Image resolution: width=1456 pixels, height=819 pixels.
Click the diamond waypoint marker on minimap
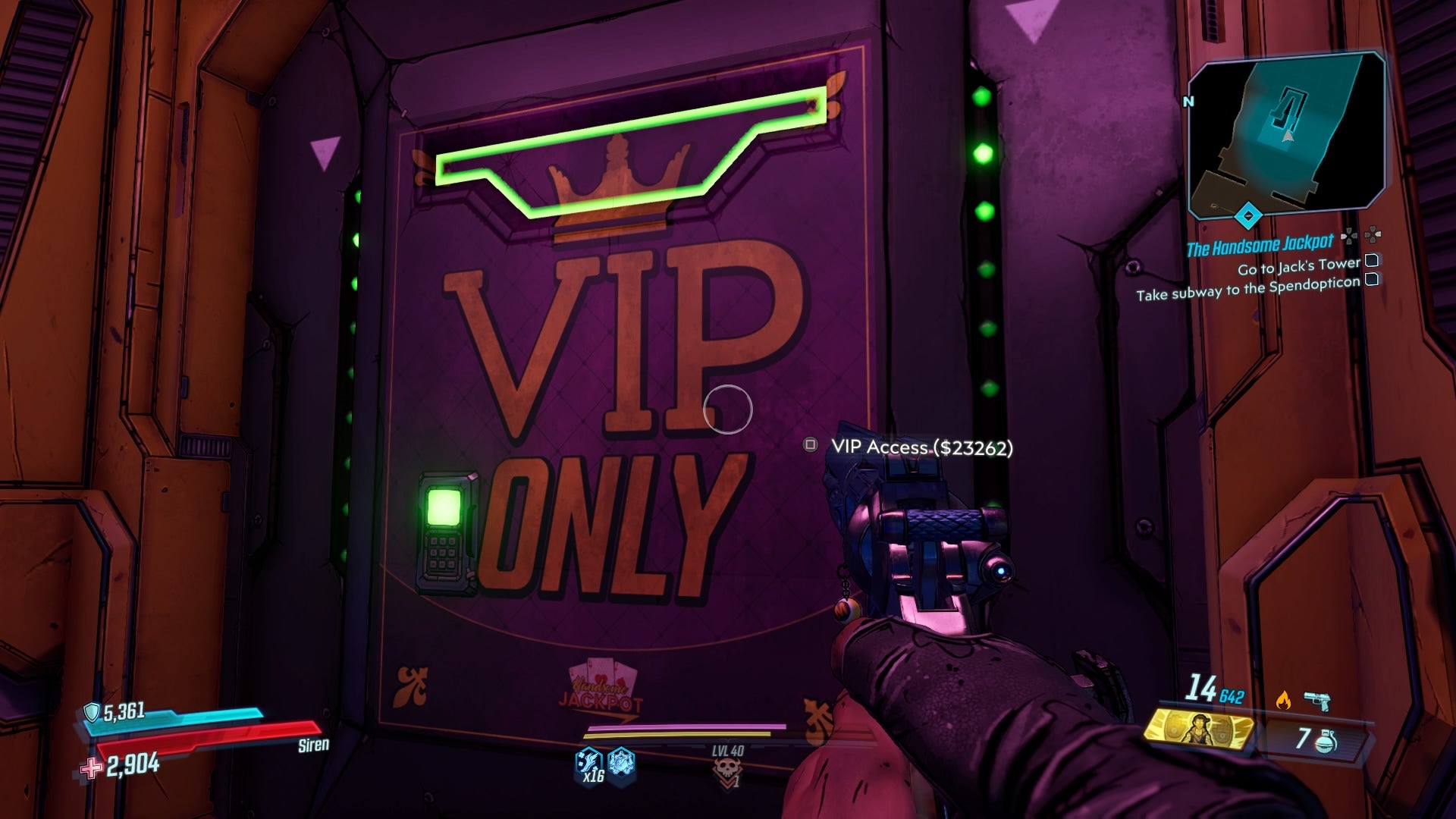(x=1248, y=218)
